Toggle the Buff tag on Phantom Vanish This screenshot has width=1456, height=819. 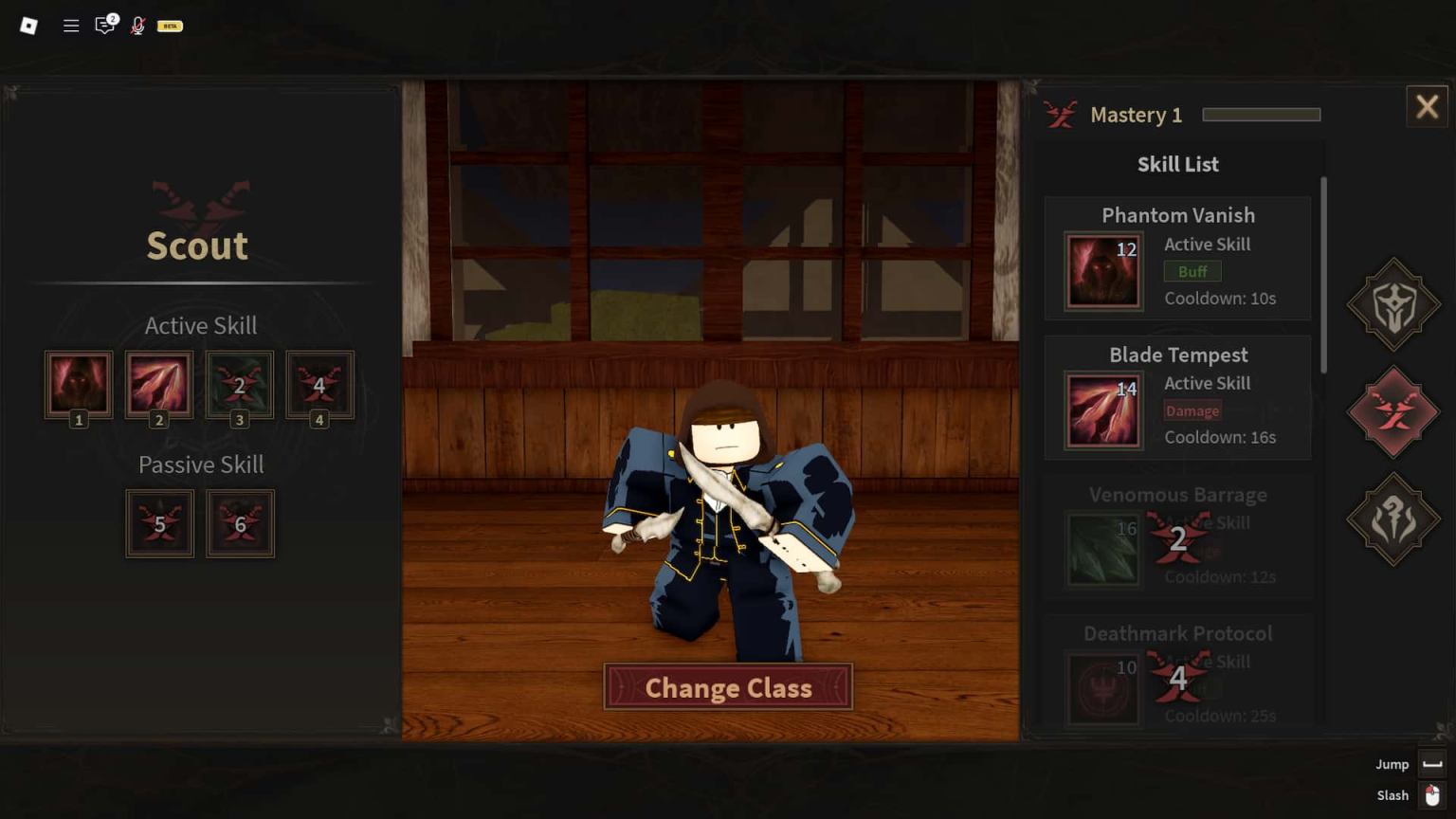[x=1192, y=271]
